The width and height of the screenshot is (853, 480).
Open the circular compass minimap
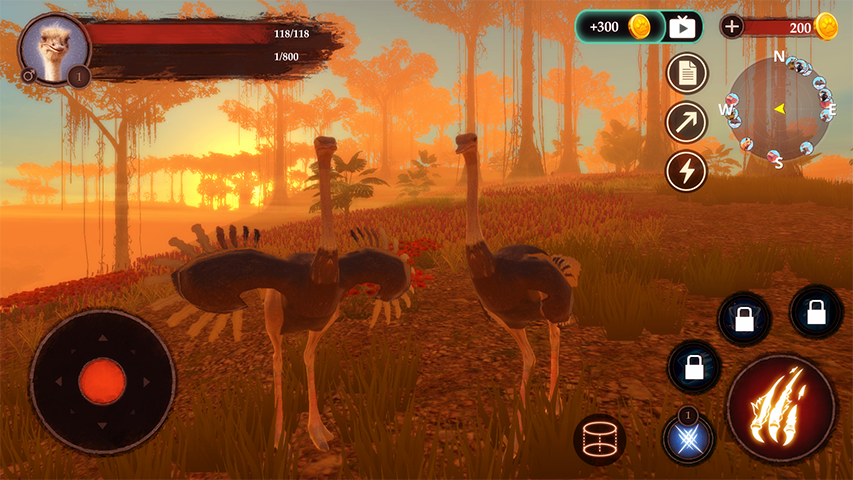779,108
